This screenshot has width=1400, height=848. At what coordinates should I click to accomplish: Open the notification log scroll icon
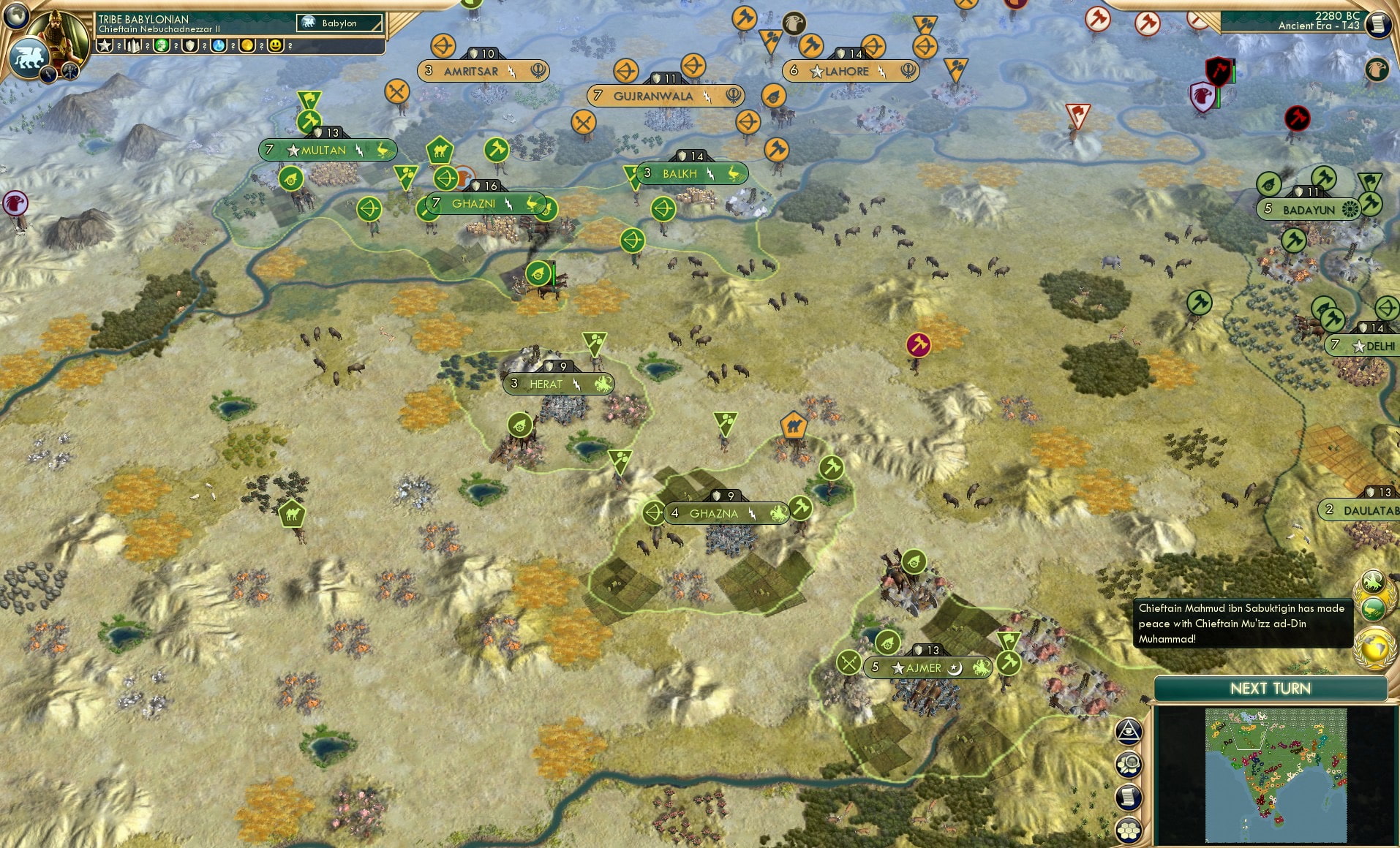(x=1129, y=797)
